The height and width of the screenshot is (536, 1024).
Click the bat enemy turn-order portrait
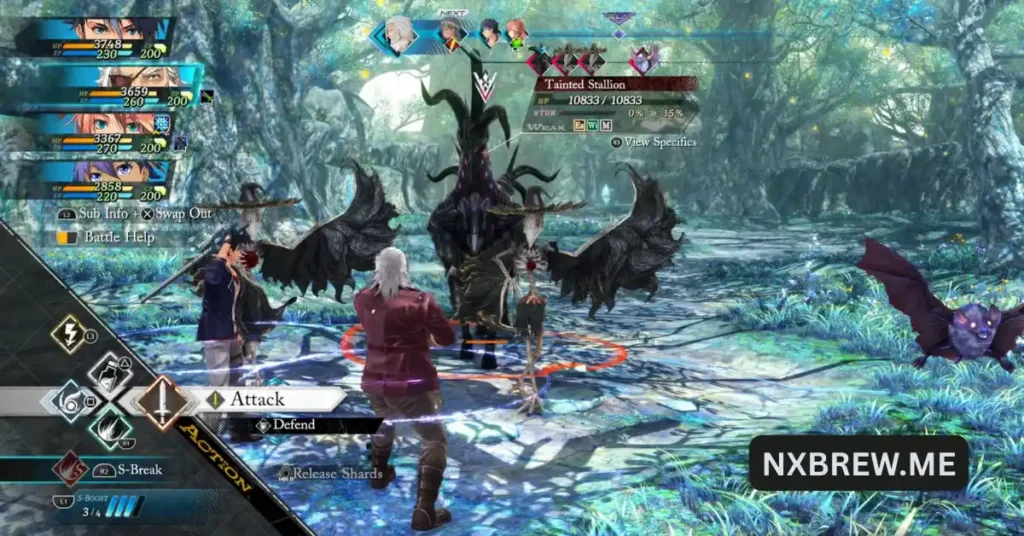(x=642, y=60)
